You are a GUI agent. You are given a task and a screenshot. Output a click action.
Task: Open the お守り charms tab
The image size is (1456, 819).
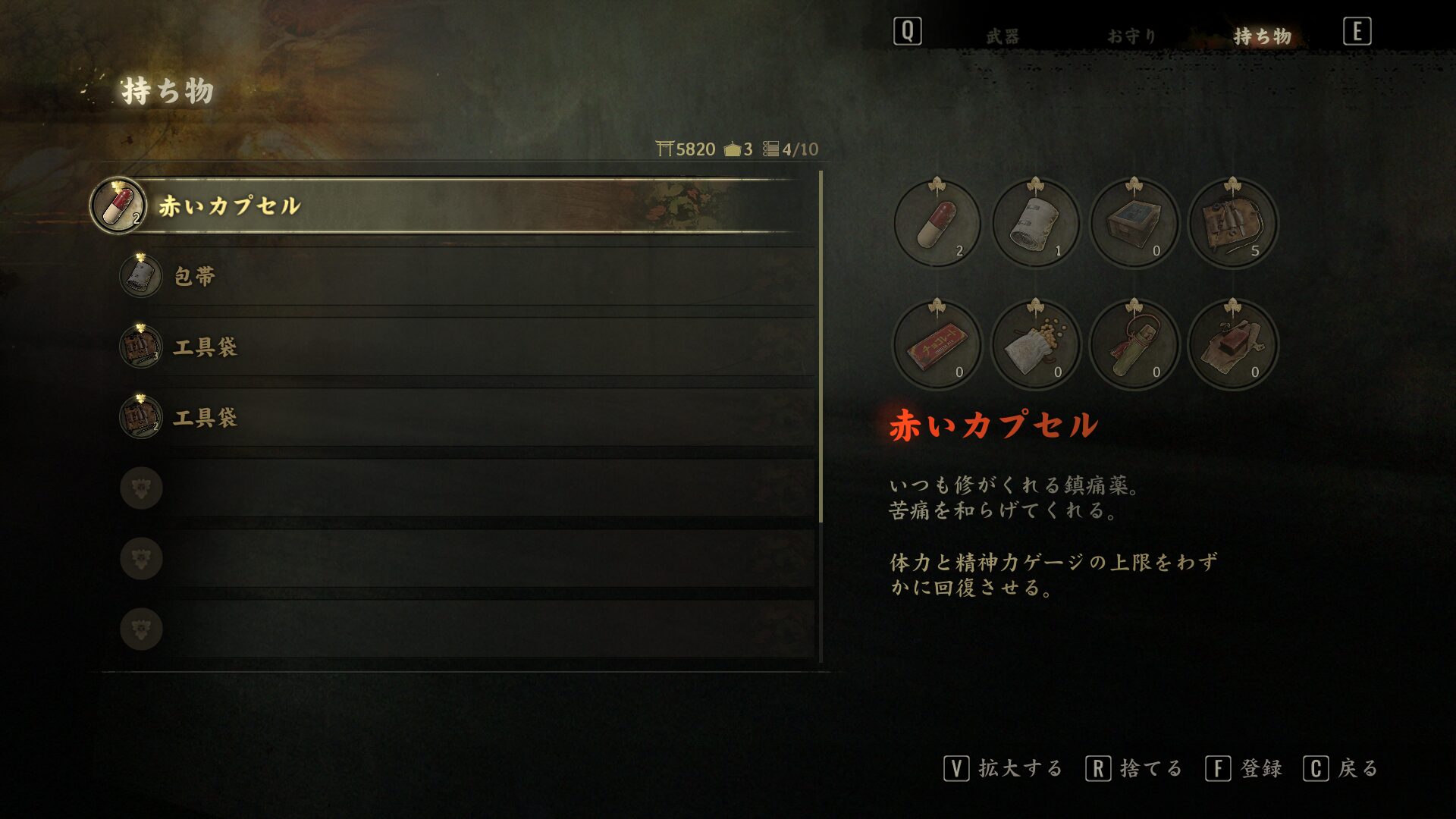[1129, 34]
